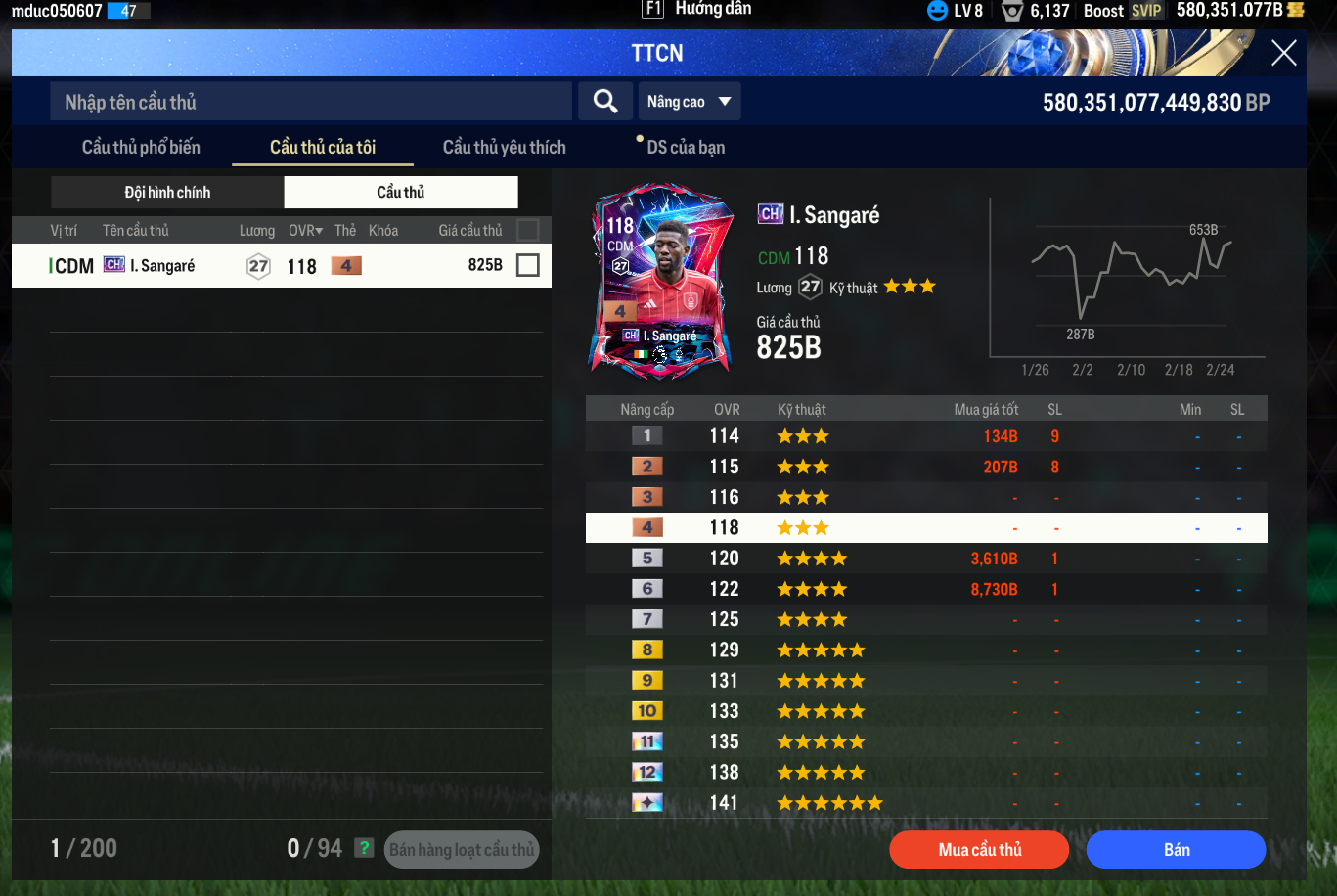Sort the list by OVR column
The height and width of the screenshot is (896, 1337).
[305, 231]
